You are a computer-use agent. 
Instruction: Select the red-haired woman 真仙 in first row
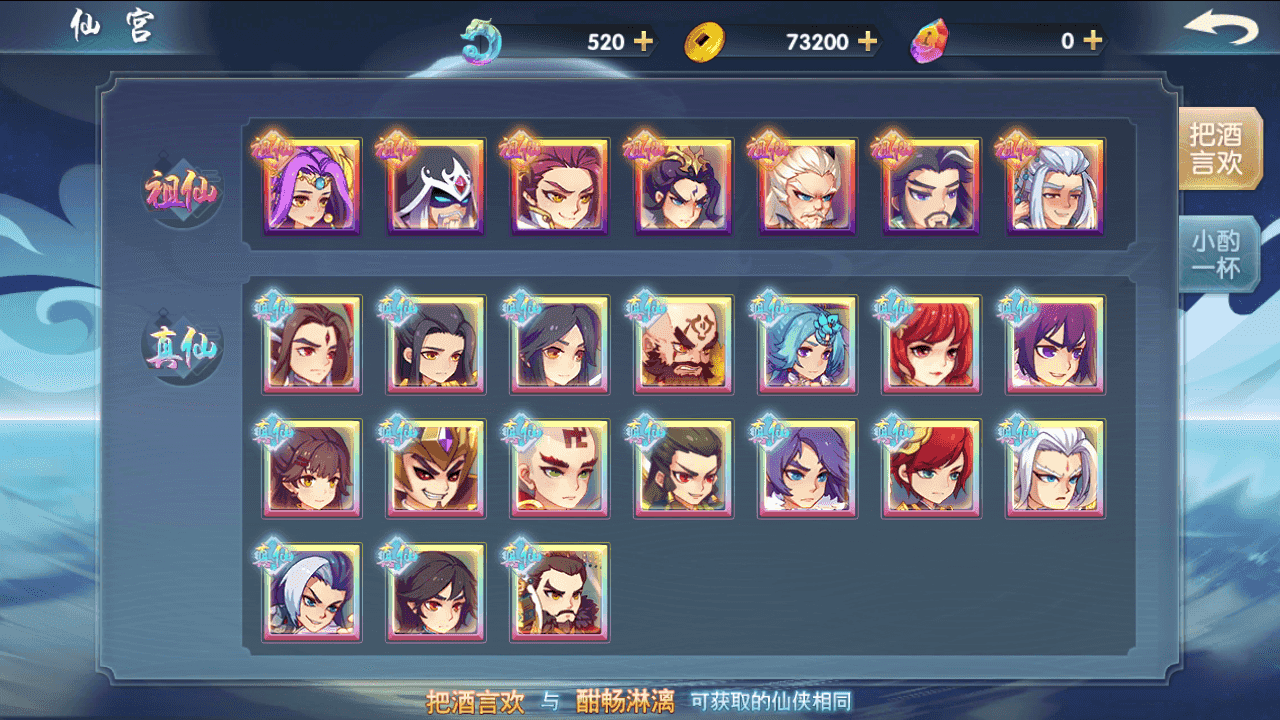pos(932,345)
